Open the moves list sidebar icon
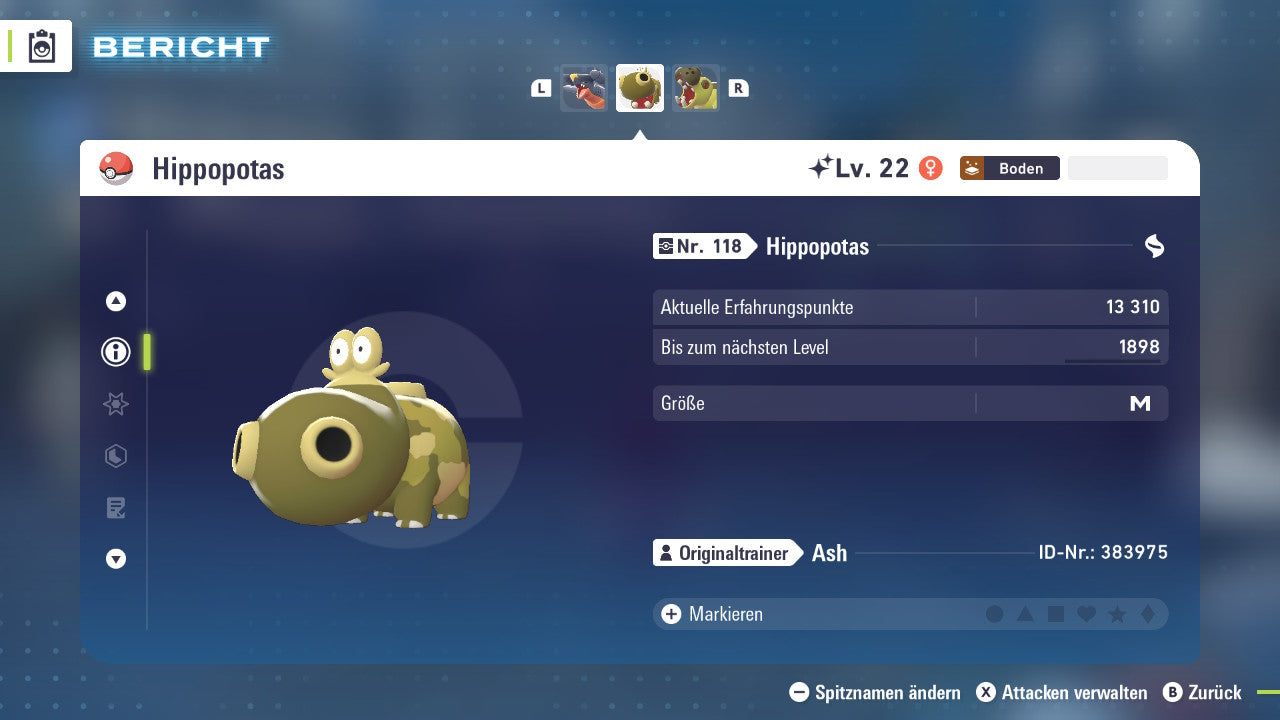The image size is (1280, 720). pos(115,508)
